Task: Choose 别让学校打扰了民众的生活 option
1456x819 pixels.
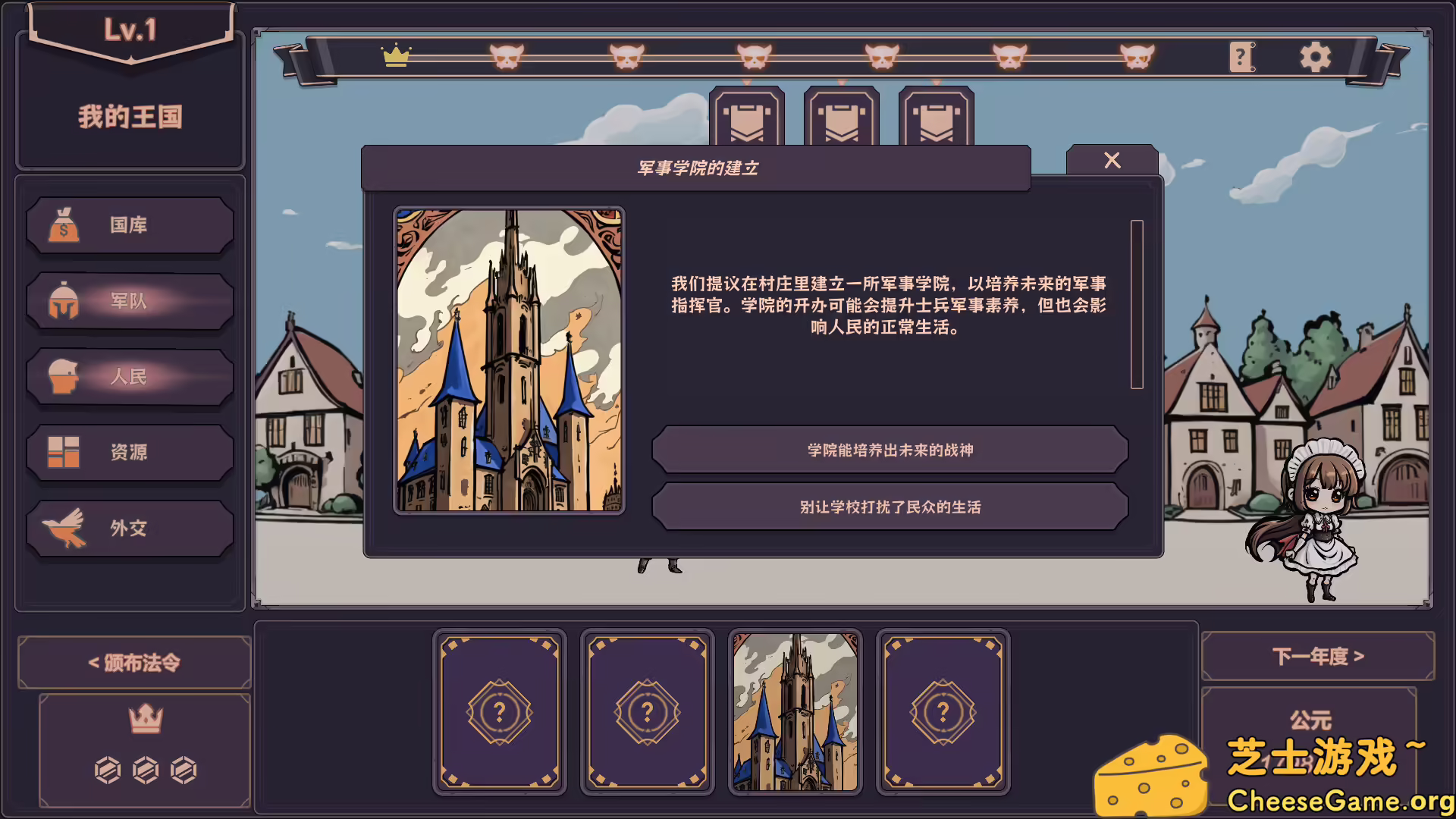Action: pos(889,507)
